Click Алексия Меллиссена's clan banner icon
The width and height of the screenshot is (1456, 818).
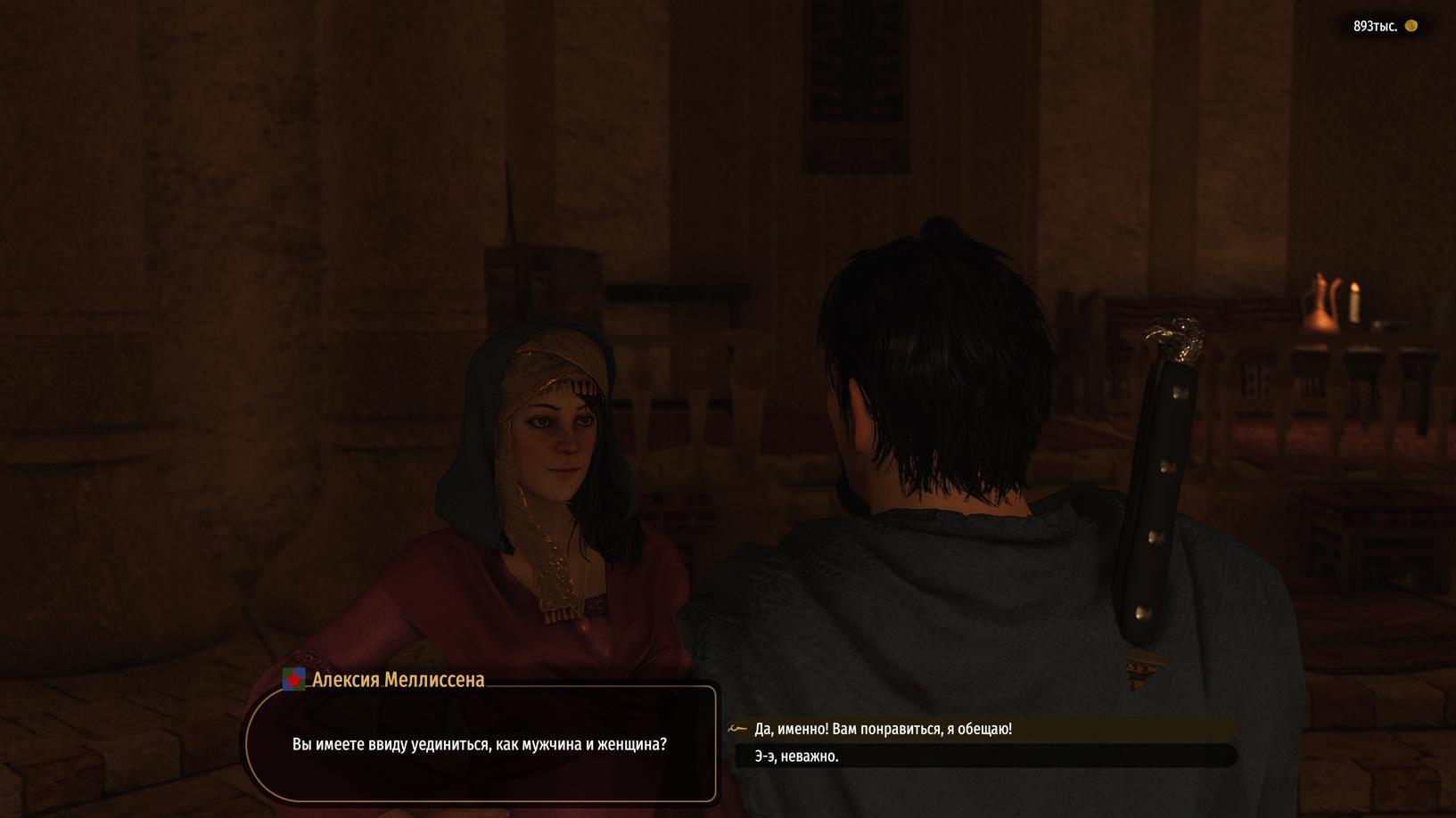coord(293,680)
